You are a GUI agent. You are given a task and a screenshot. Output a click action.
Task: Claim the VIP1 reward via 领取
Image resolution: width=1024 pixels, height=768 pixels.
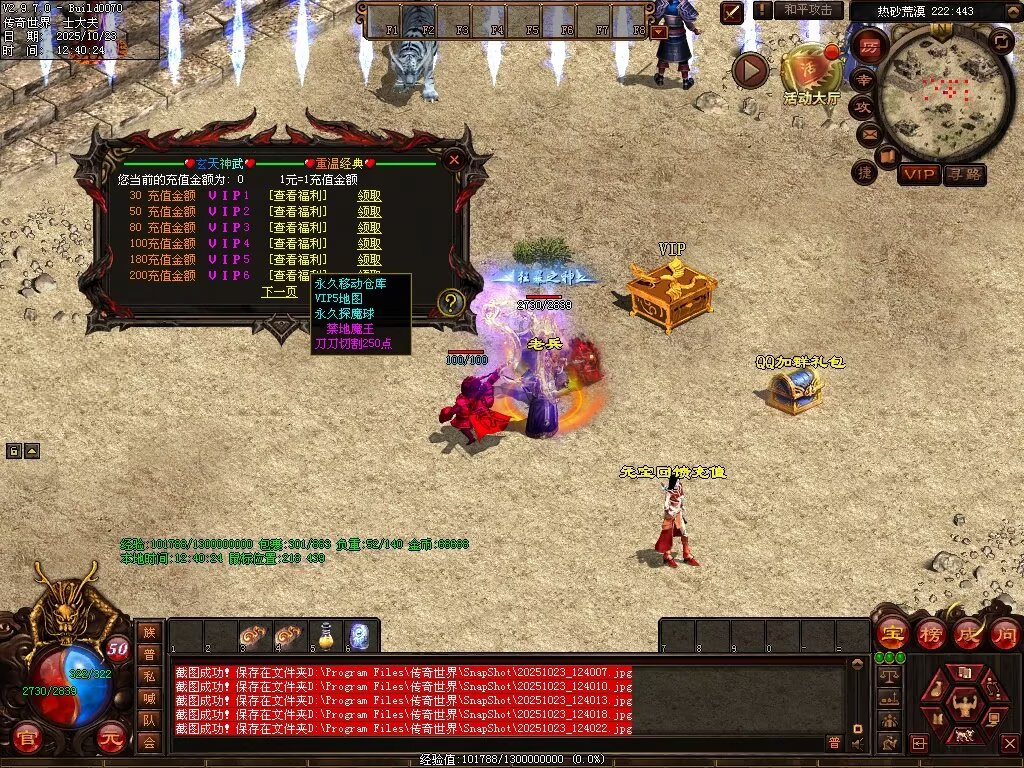coord(370,196)
